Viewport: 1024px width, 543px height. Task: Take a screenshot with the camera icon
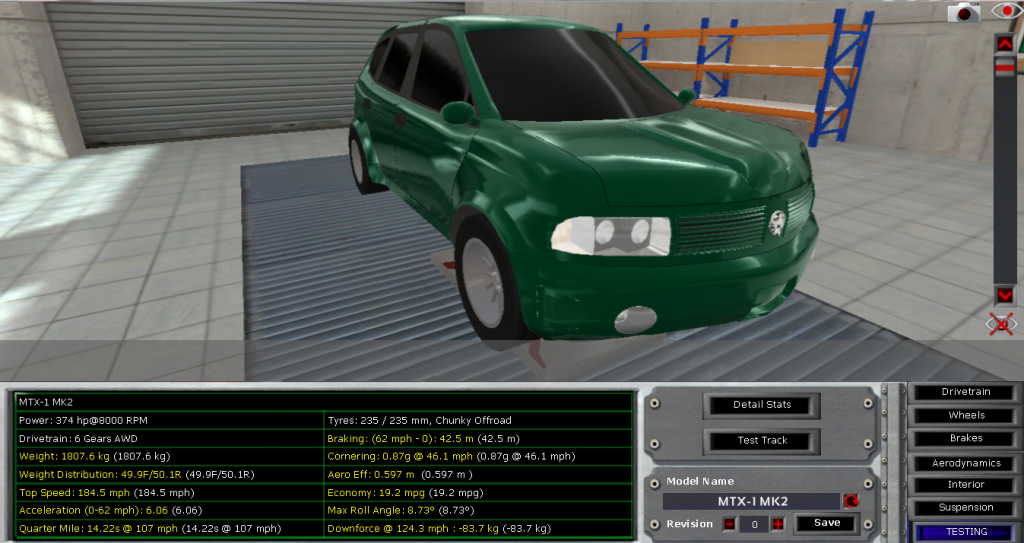tap(965, 12)
